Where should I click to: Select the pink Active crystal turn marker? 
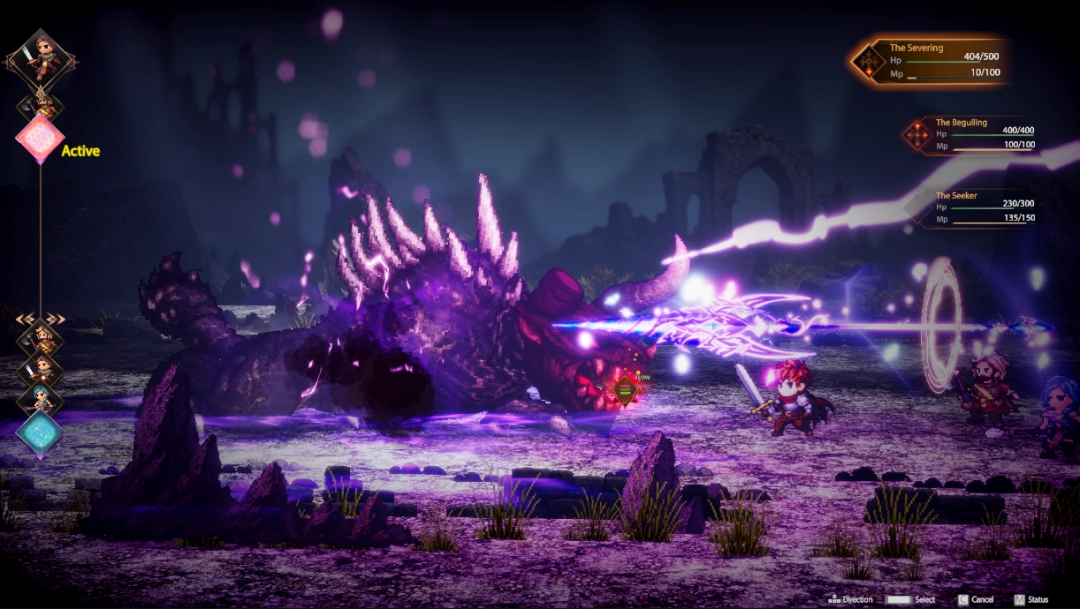40,139
